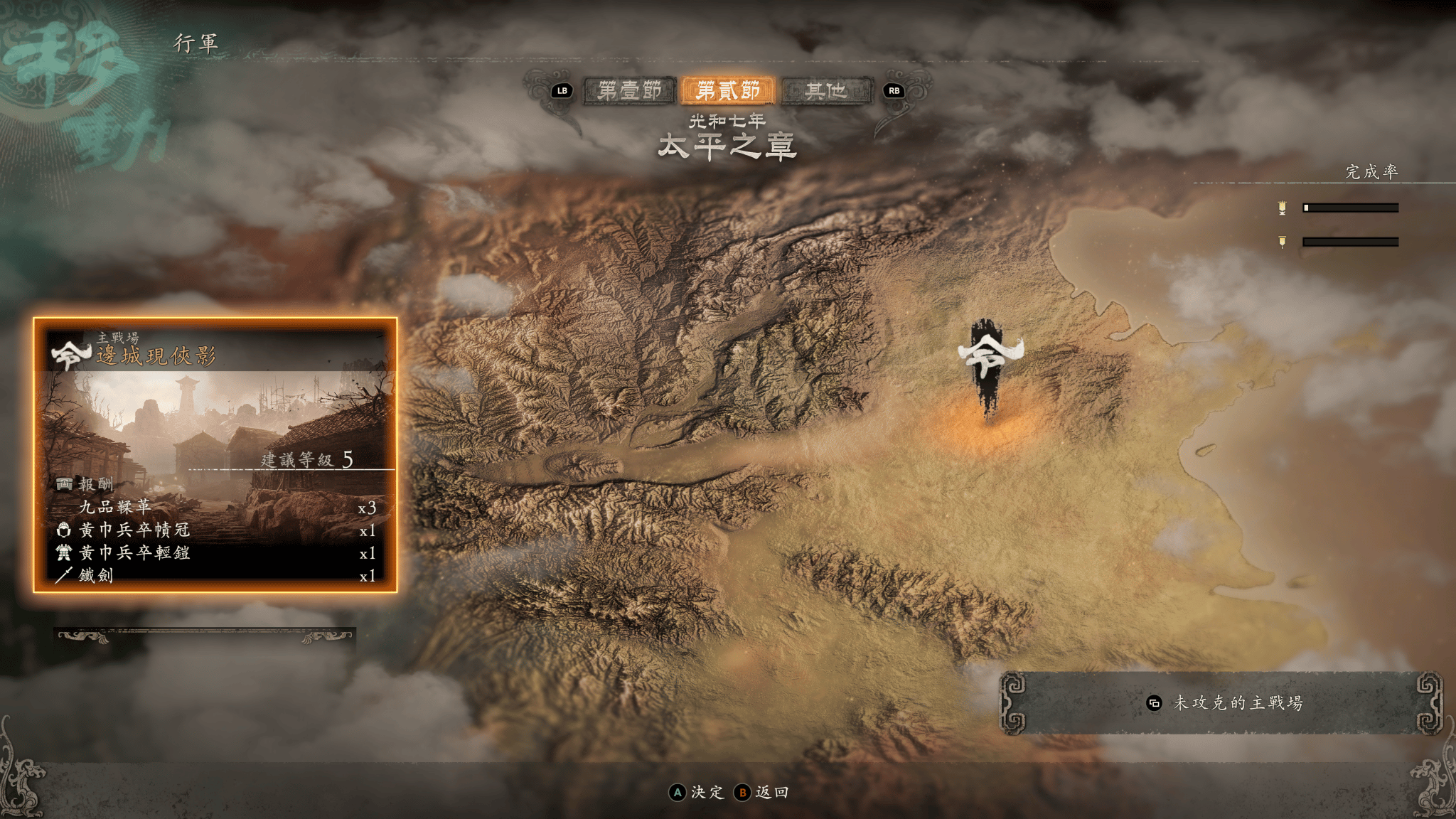Select the 第貳節 chapter tab

click(x=727, y=91)
